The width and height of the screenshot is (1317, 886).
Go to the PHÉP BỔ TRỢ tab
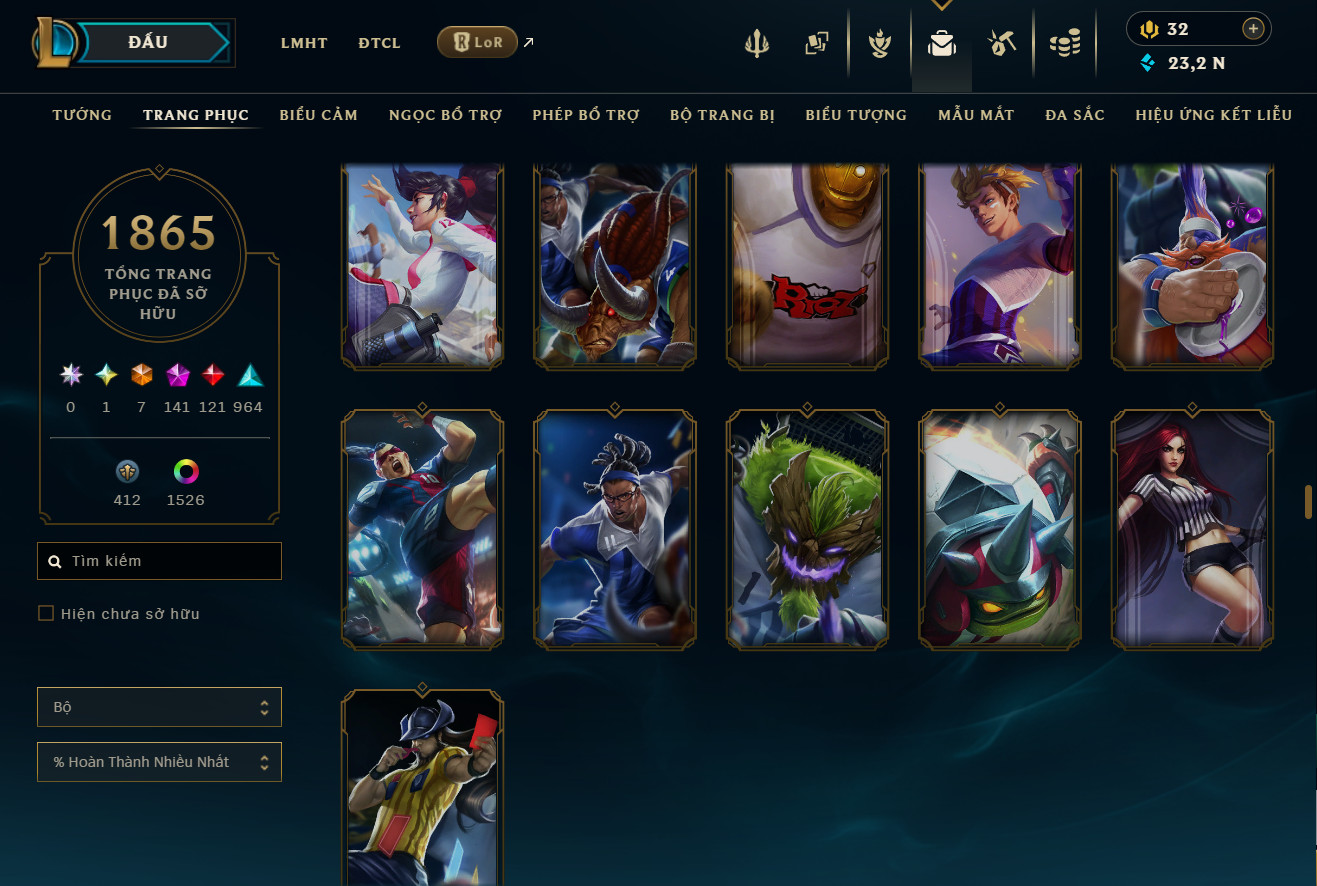point(585,115)
